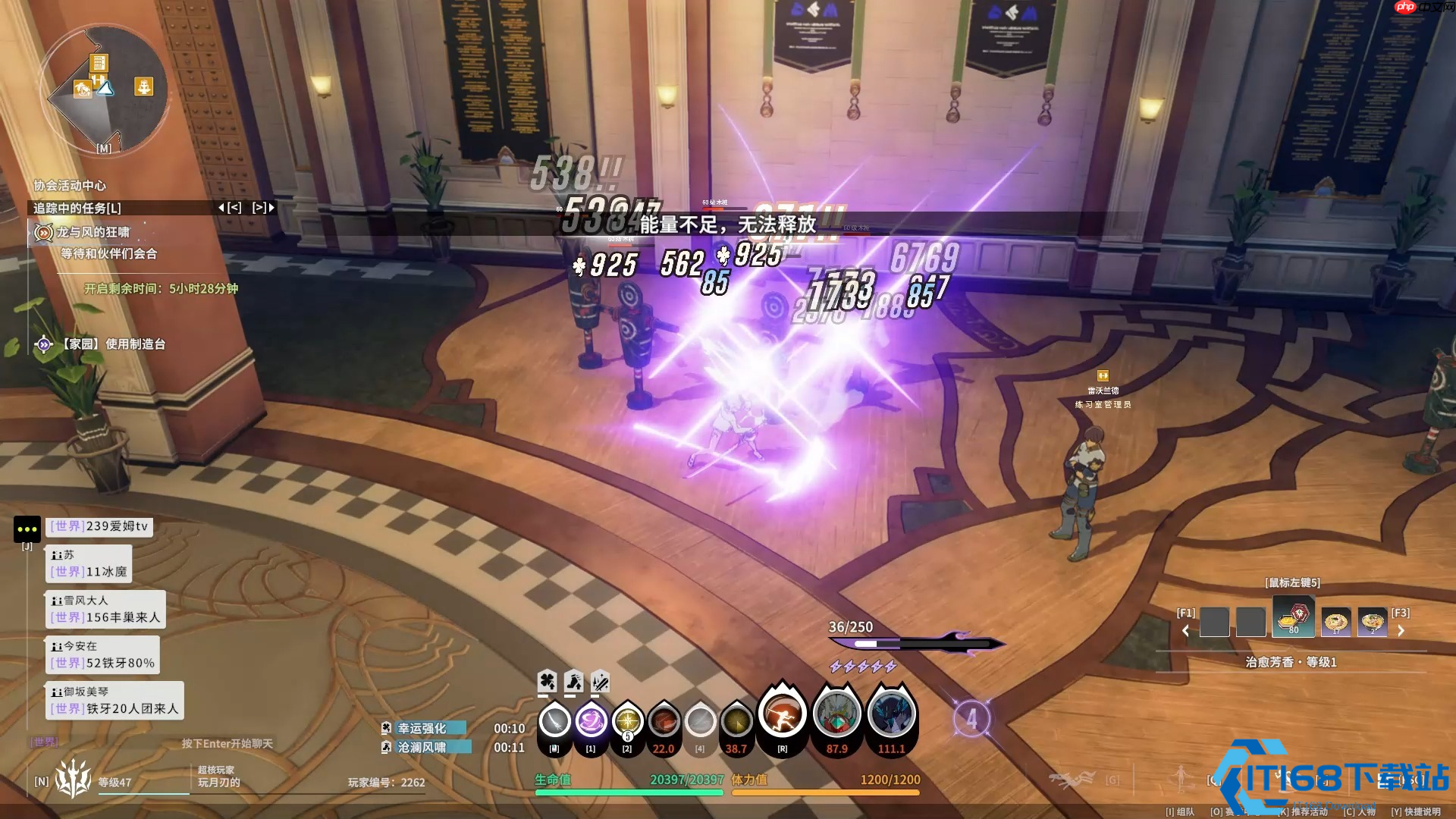Select the soup bowl item slot
1456x819 pixels.
1372,622
